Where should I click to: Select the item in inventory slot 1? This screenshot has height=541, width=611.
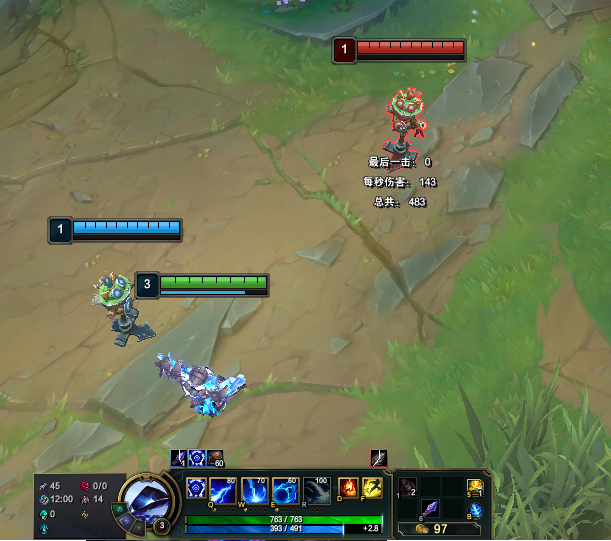[x=408, y=487]
